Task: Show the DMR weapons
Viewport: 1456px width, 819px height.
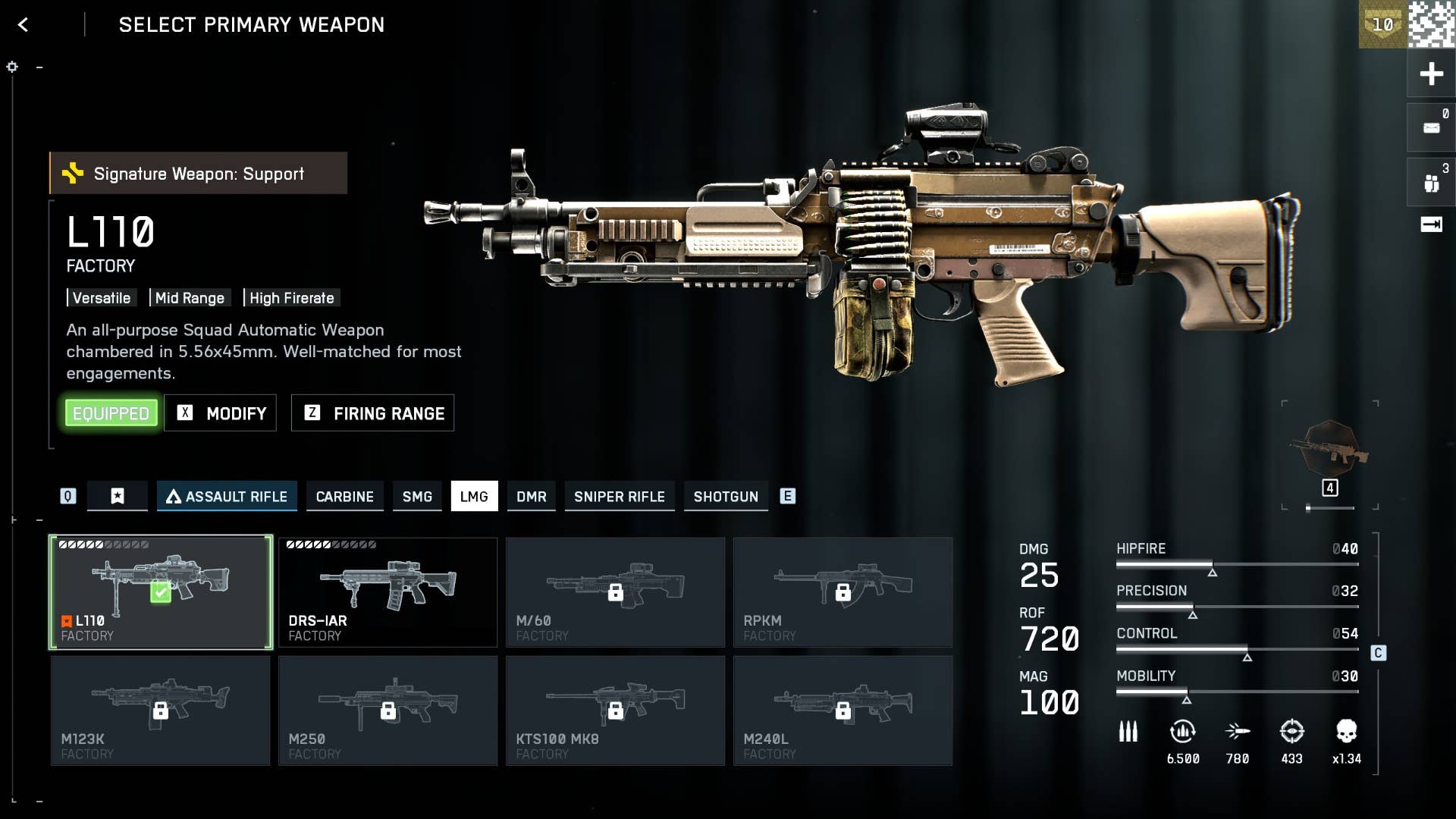Action: (x=531, y=497)
